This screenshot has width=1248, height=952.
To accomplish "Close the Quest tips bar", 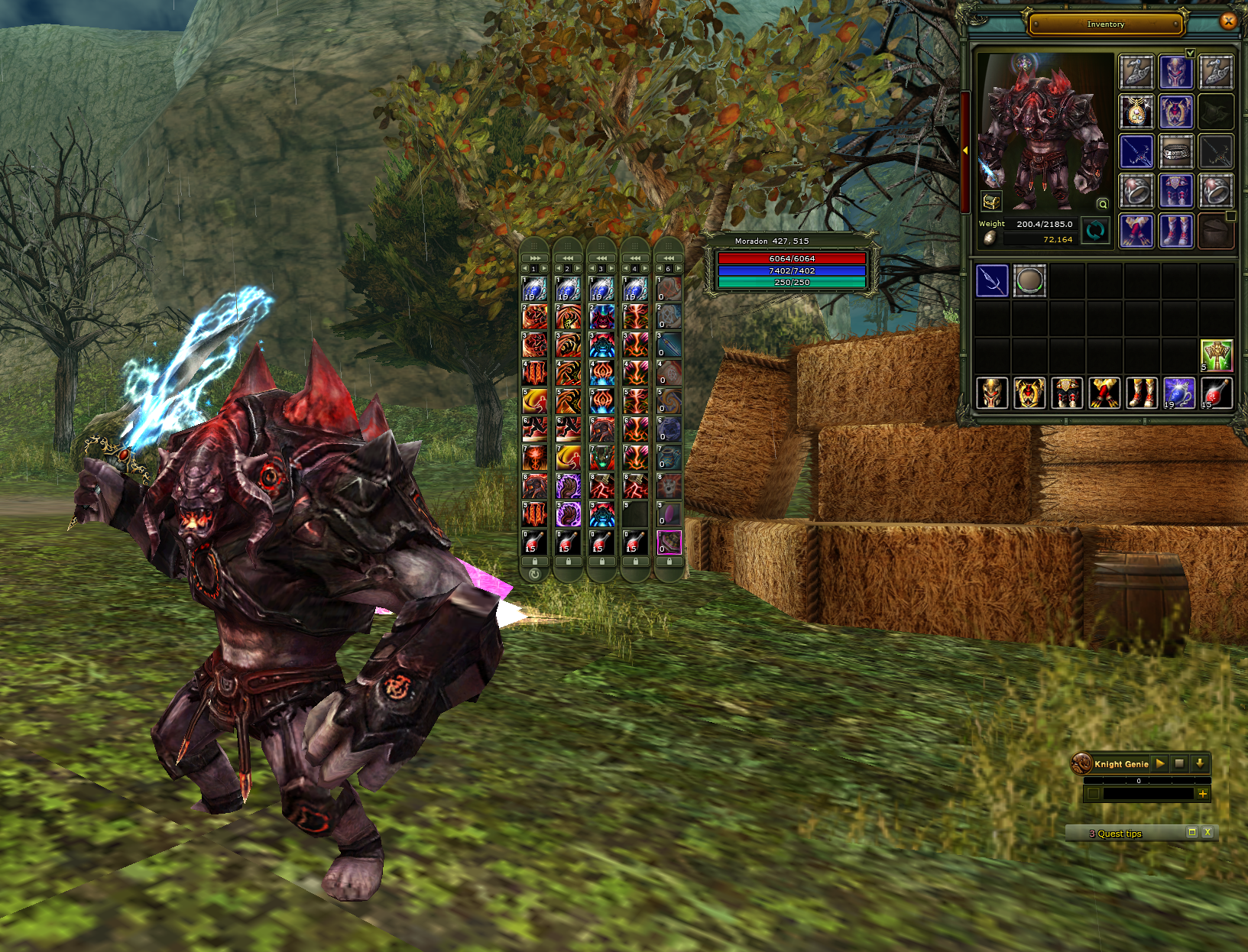I will (x=1207, y=833).
